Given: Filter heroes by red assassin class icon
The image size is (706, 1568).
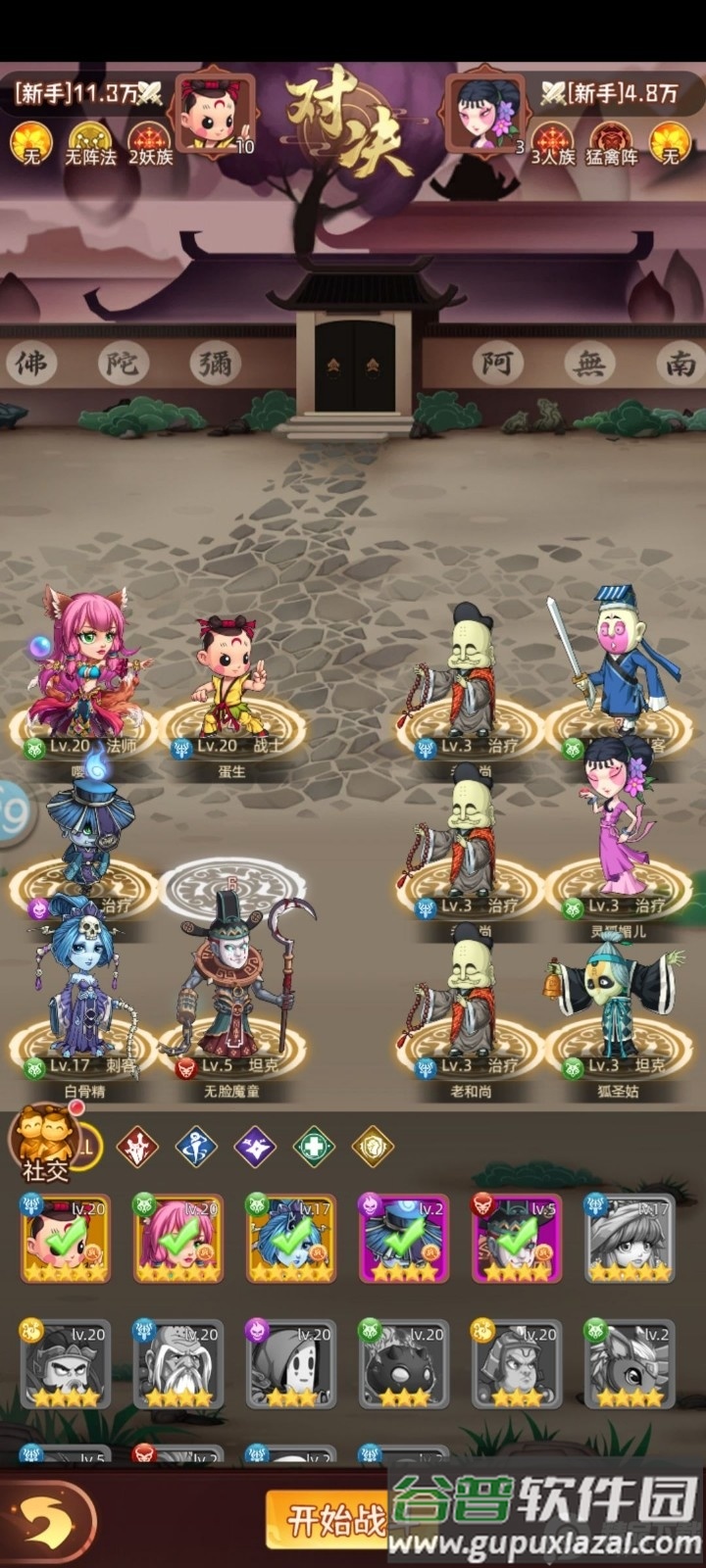Looking at the screenshot, I should 138,1146.
